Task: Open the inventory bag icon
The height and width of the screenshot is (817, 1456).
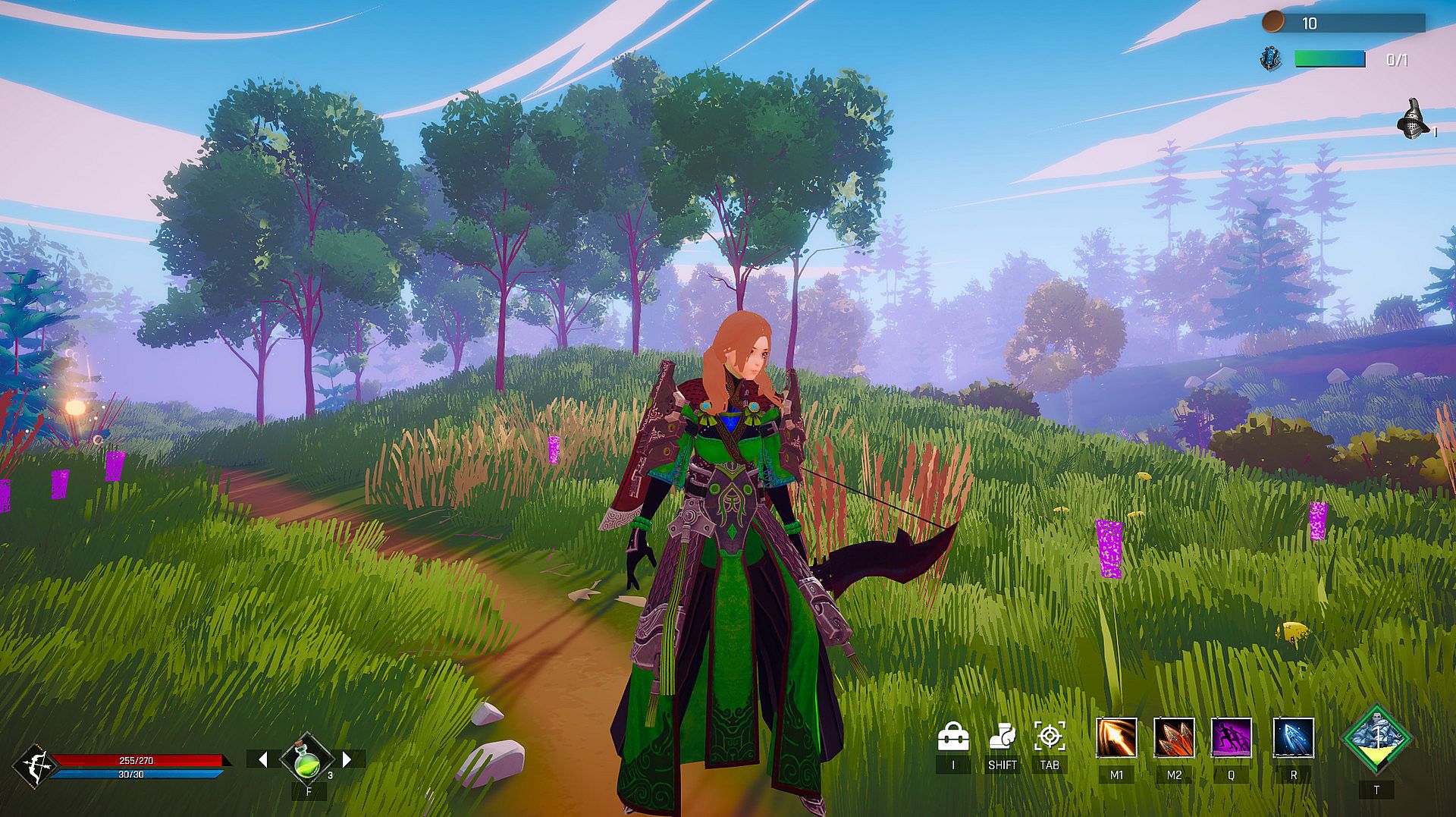Action: point(953,737)
